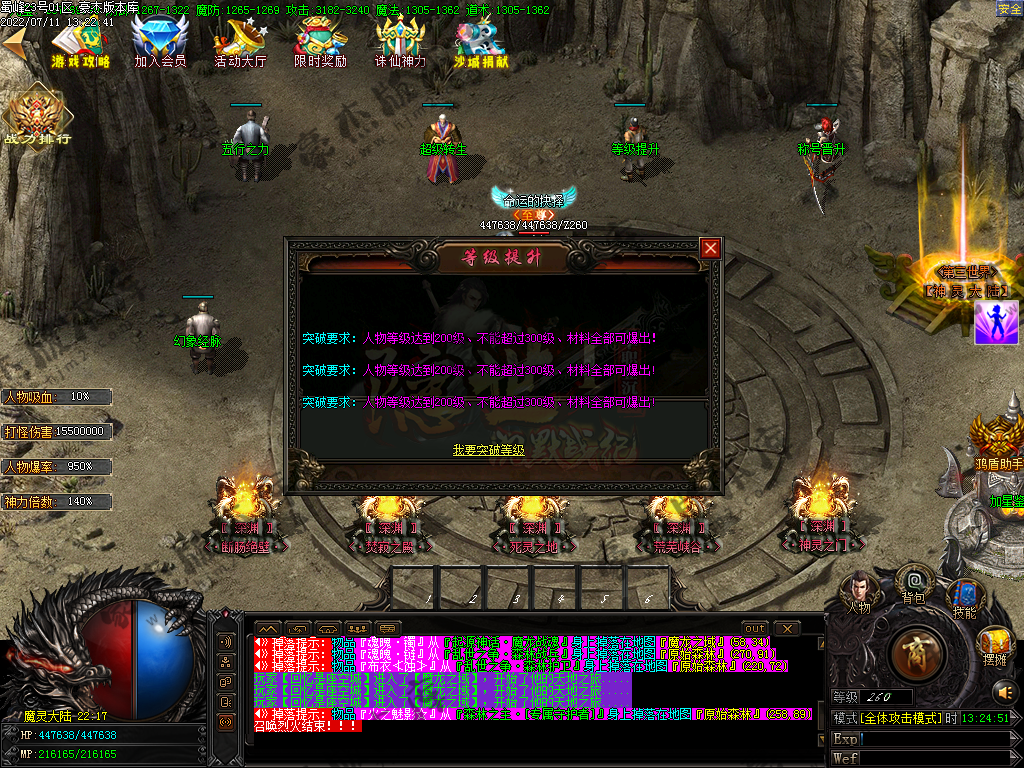Open the 活动大厅 activity hall icon
Screen dimensions: 1024x768
click(240, 42)
